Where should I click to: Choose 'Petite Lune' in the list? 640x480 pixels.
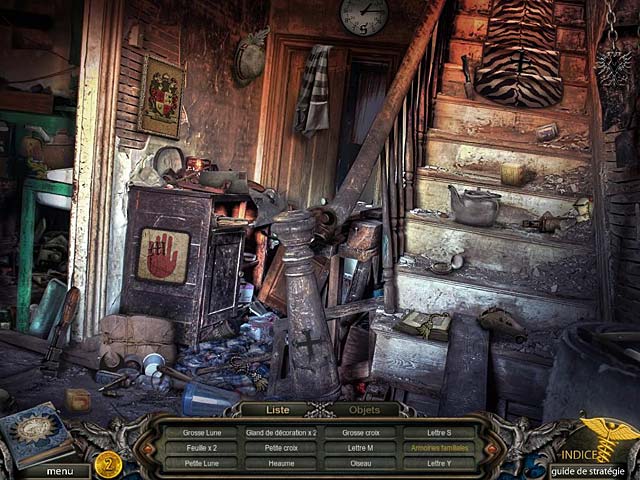(x=201, y=463)
